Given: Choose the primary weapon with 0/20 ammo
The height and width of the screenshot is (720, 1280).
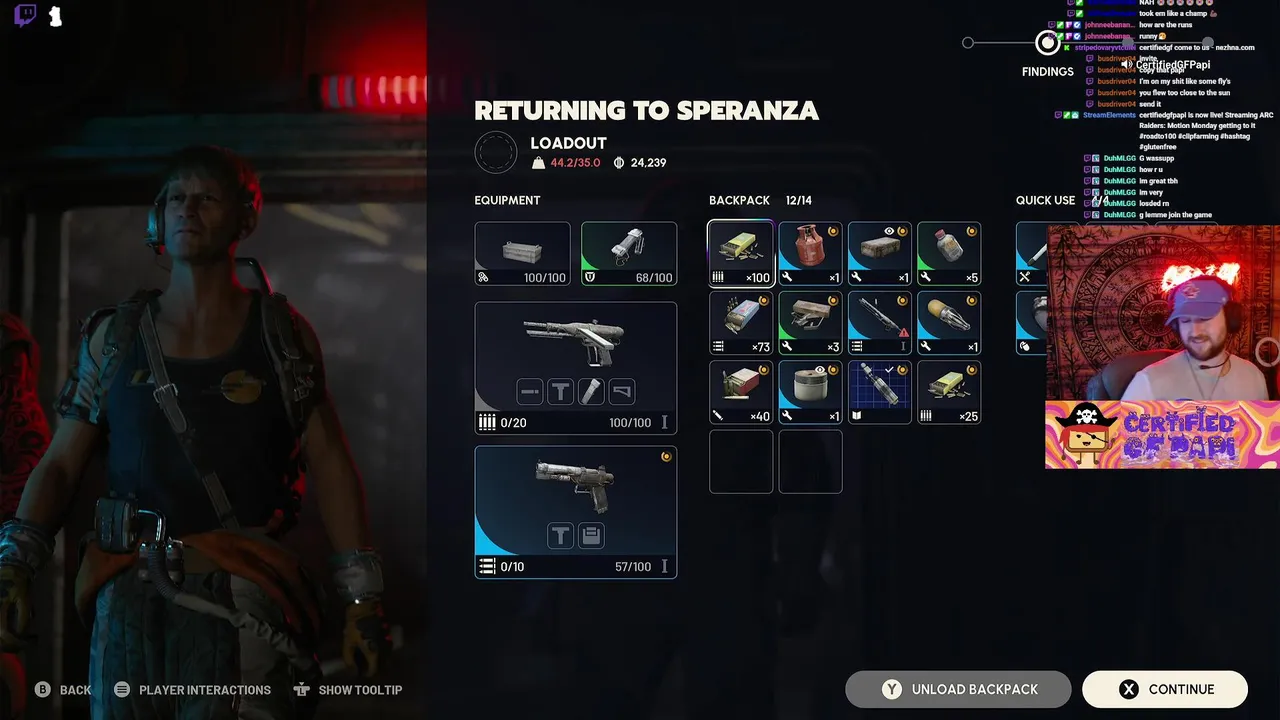Looking at the screenshot, I should (575, 368).
